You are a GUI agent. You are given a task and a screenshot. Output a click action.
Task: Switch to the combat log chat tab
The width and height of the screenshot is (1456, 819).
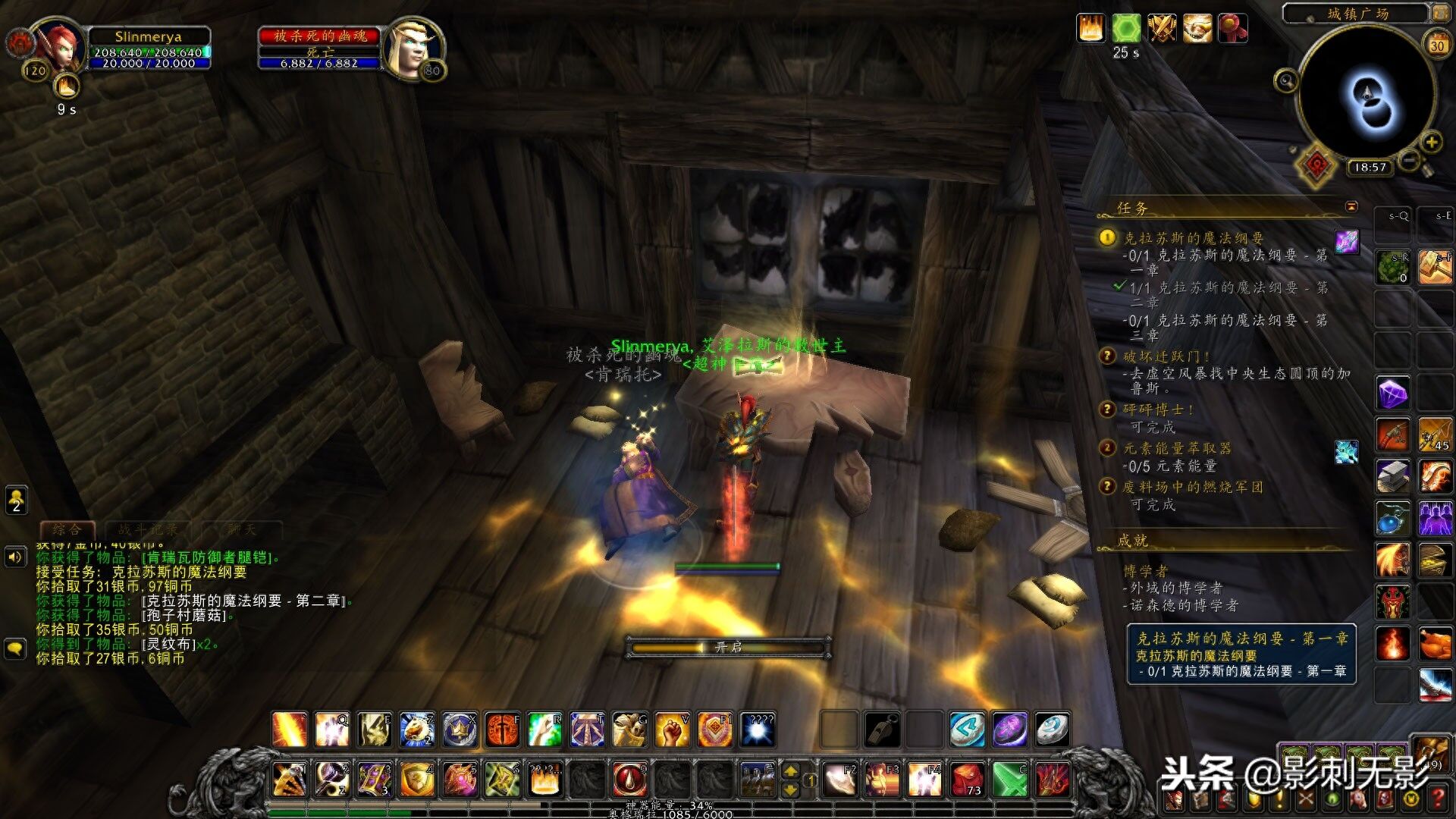(149, 529)
